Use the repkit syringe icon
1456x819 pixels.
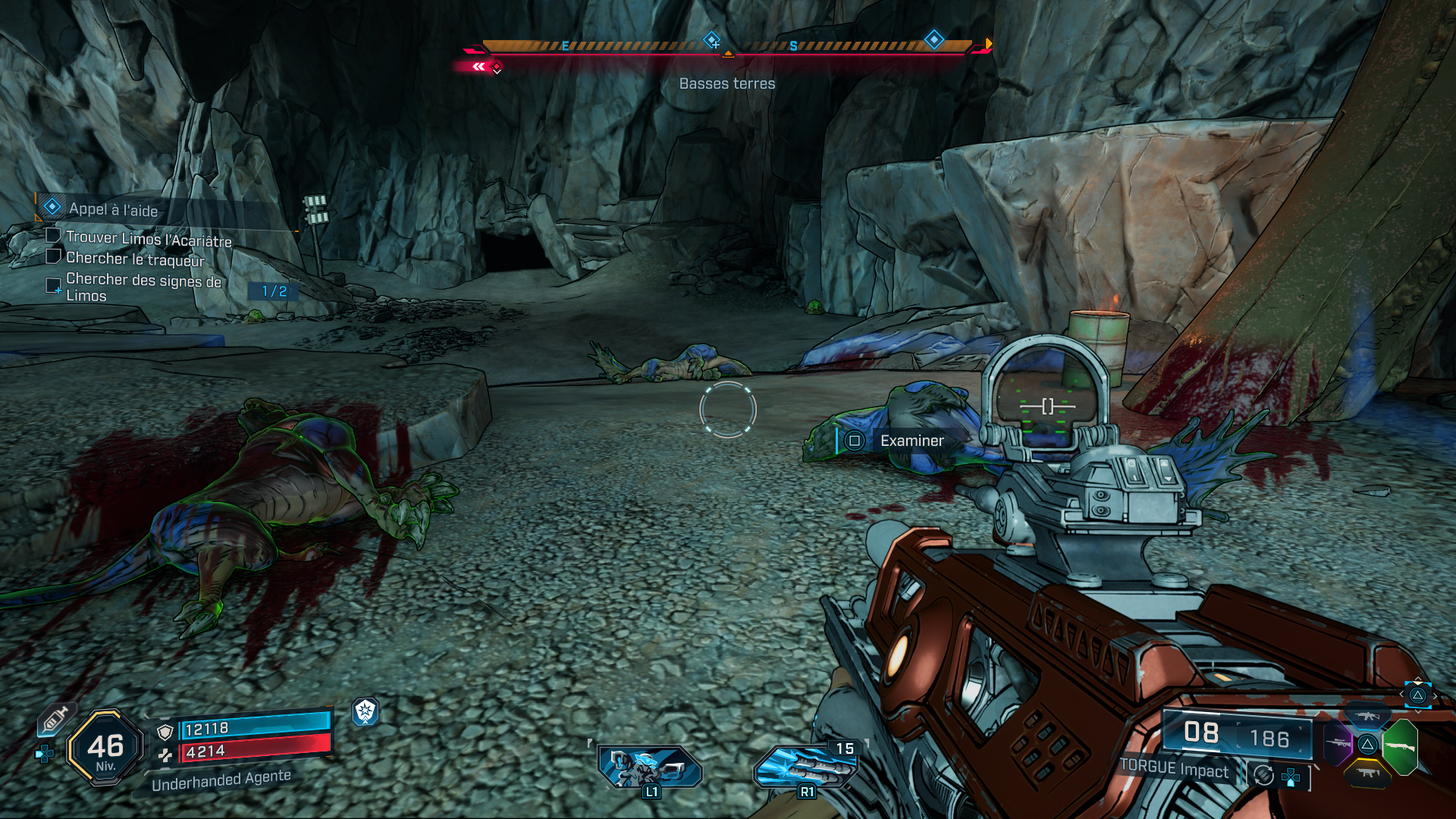click(55, 719)
